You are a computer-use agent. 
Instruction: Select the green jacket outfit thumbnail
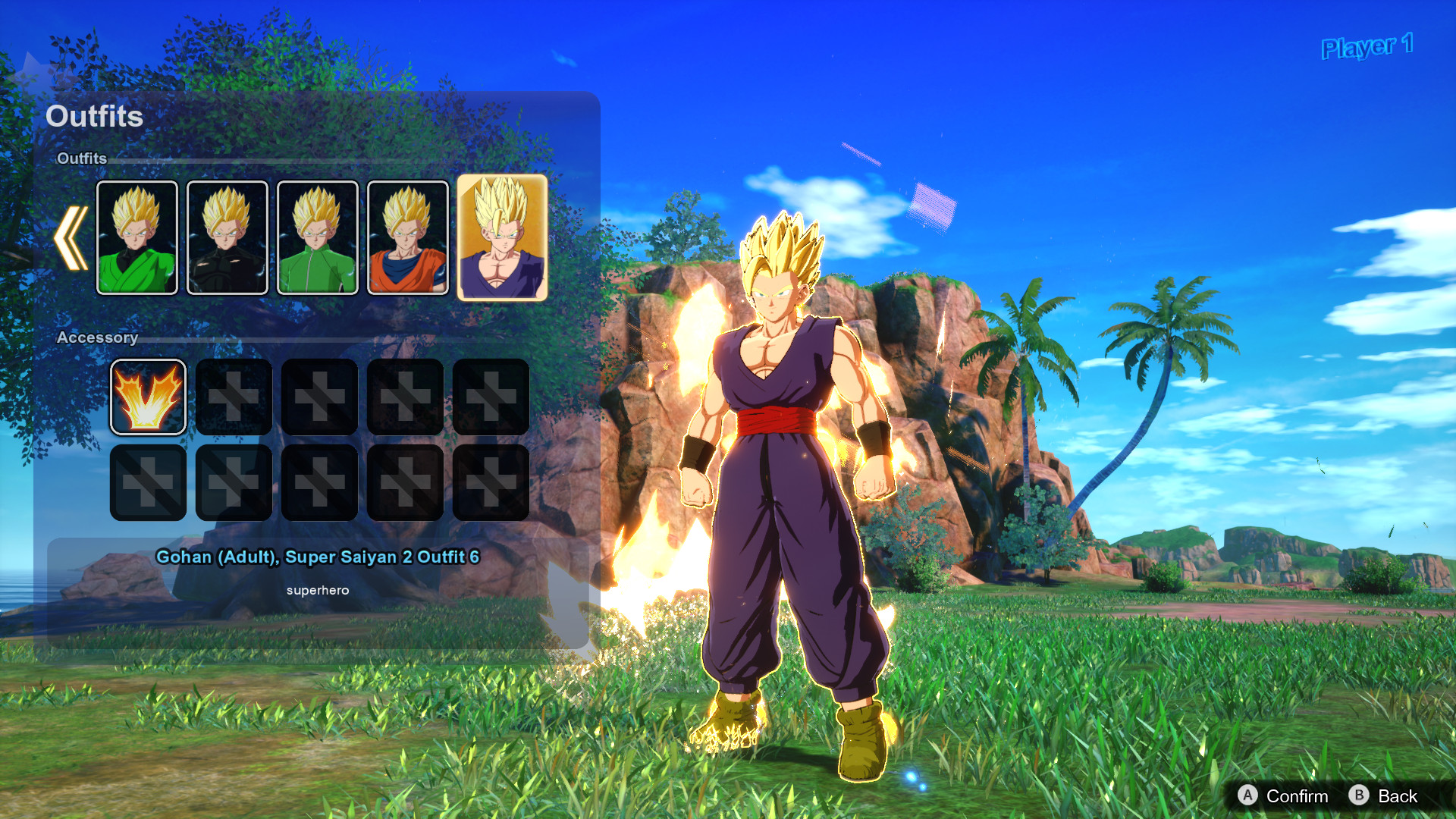pos(317,237)
